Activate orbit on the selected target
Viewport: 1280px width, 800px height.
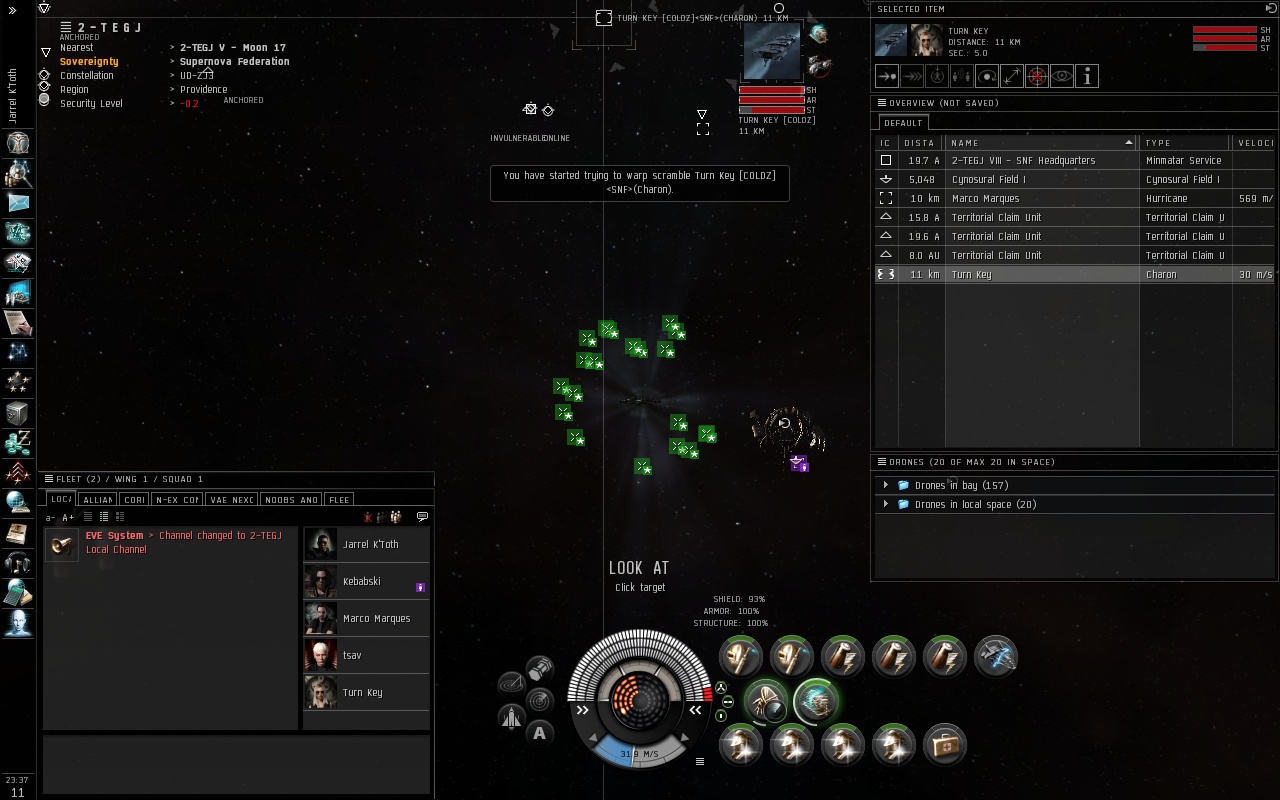(987, 76)
